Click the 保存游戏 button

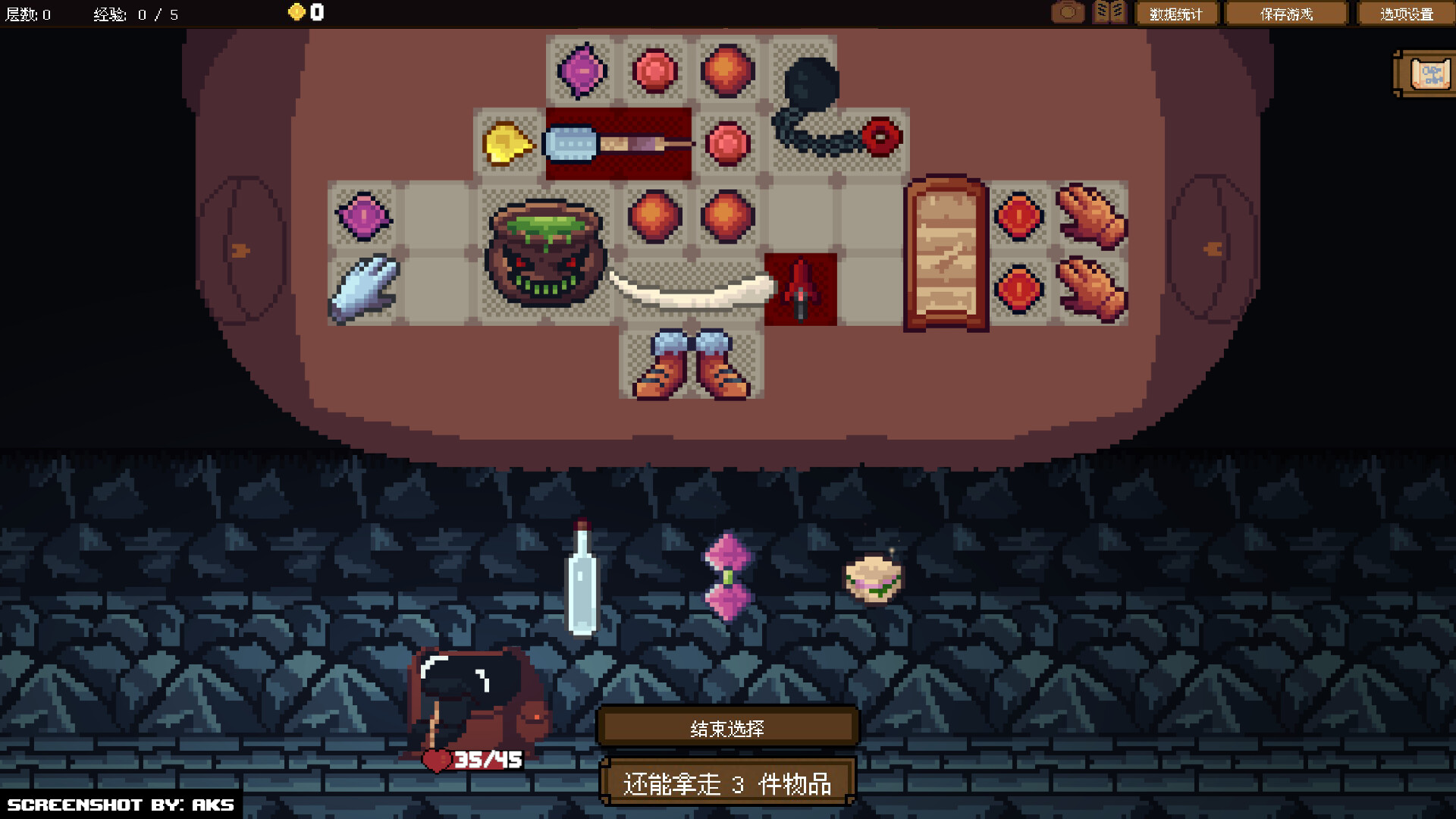[x=1285, y=13]
